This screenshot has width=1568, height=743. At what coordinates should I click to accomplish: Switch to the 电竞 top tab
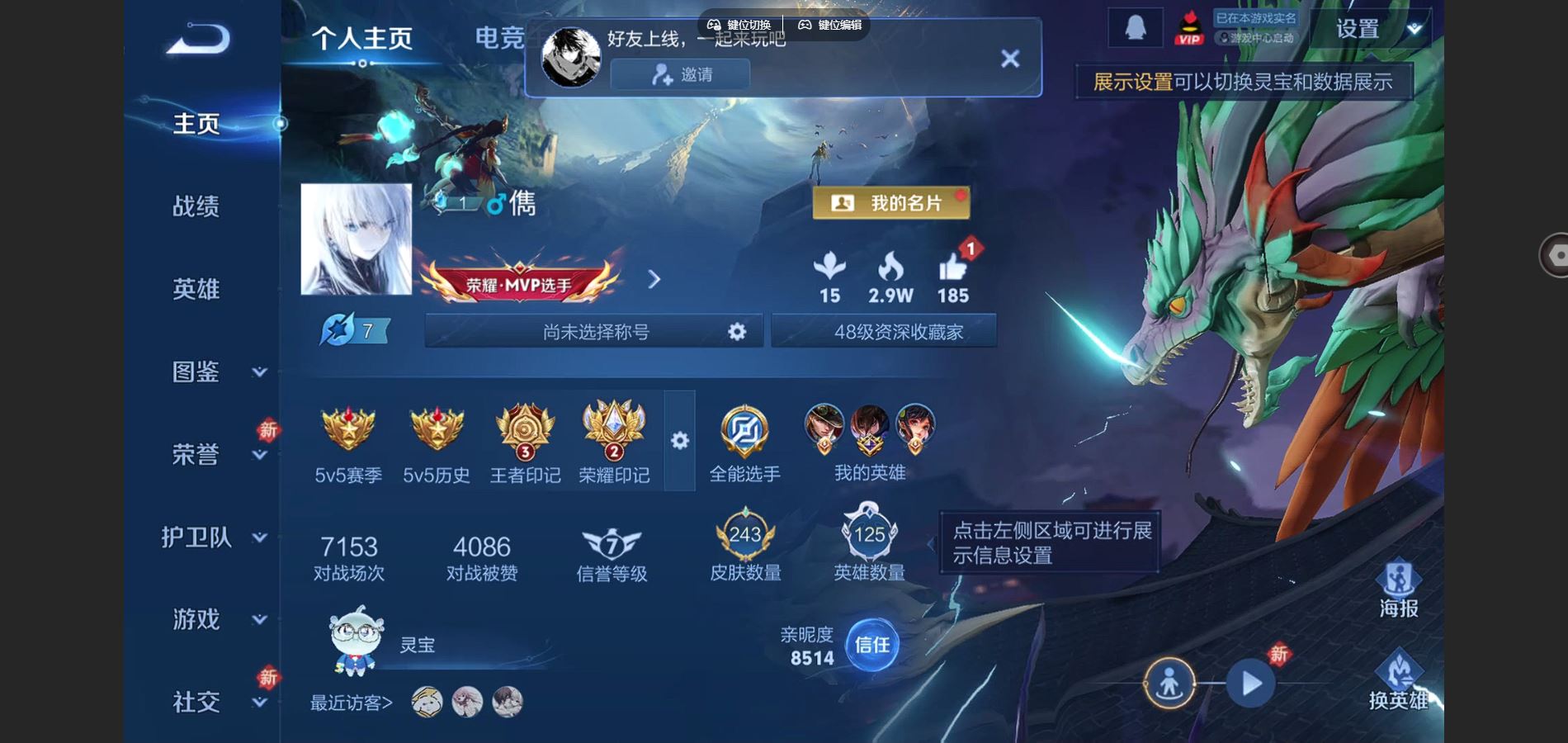tap(499, 38)
